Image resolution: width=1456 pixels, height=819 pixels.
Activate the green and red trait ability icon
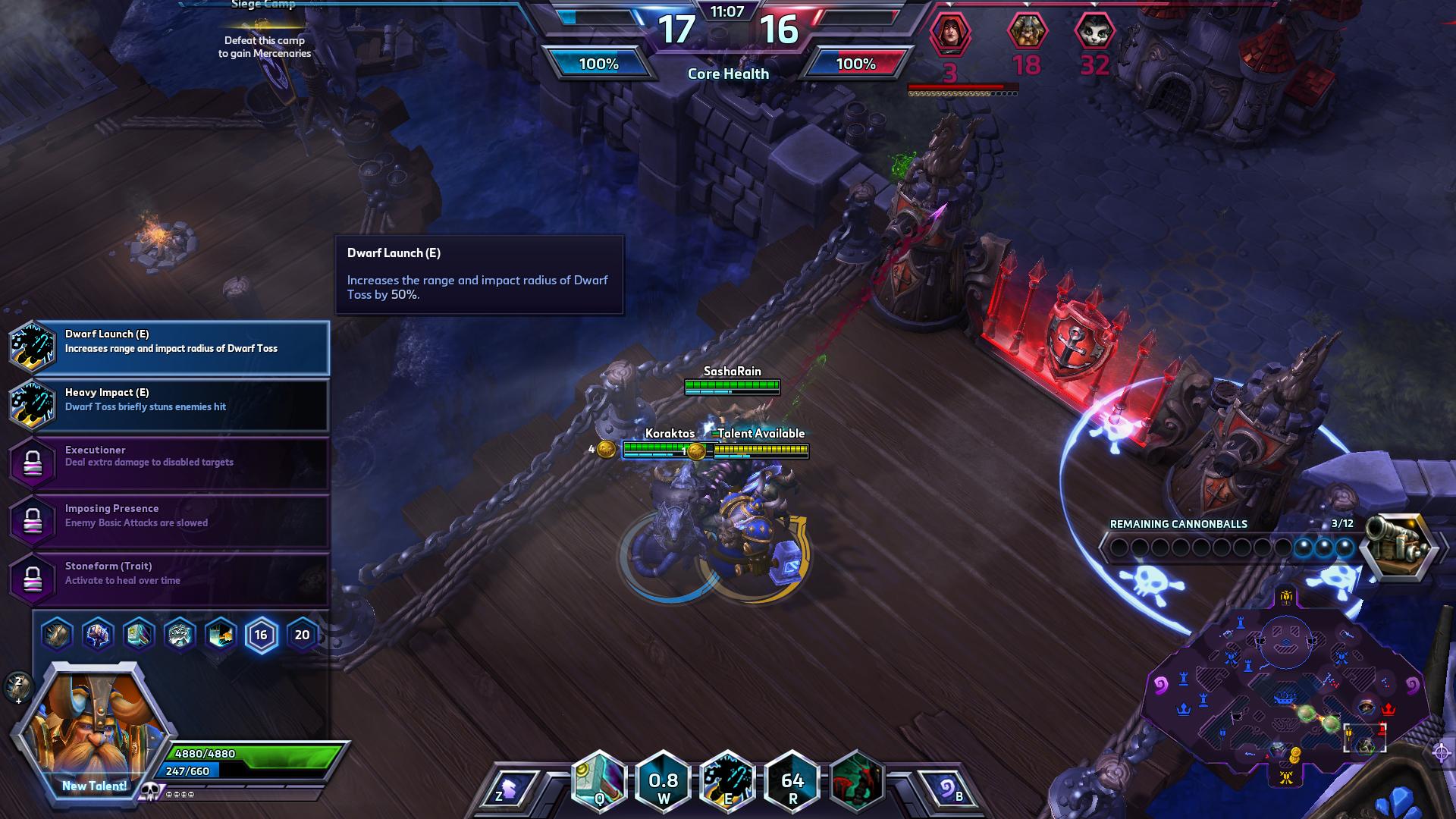857,781
